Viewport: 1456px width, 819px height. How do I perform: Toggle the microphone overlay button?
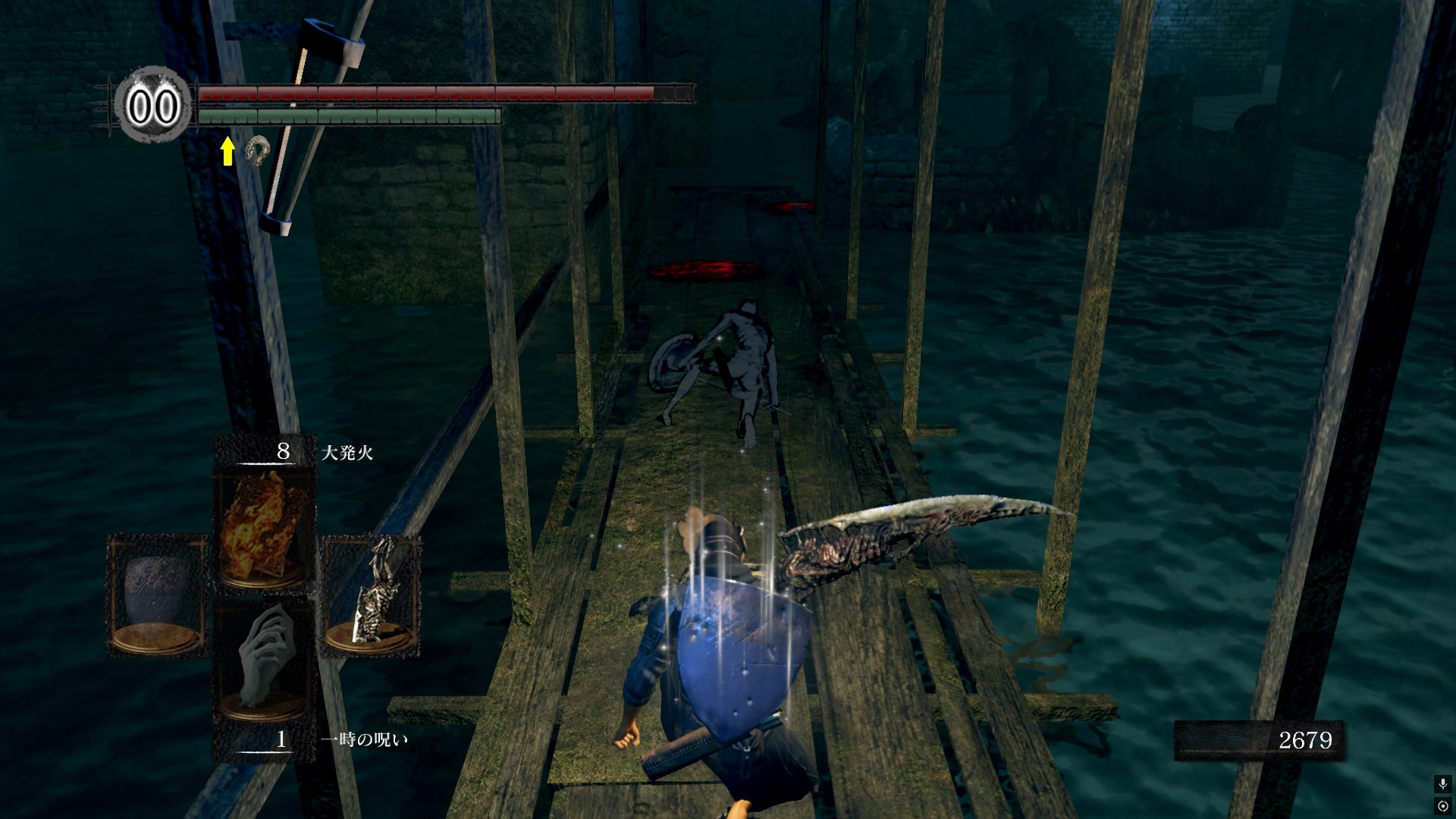[x=1442, y=783]
